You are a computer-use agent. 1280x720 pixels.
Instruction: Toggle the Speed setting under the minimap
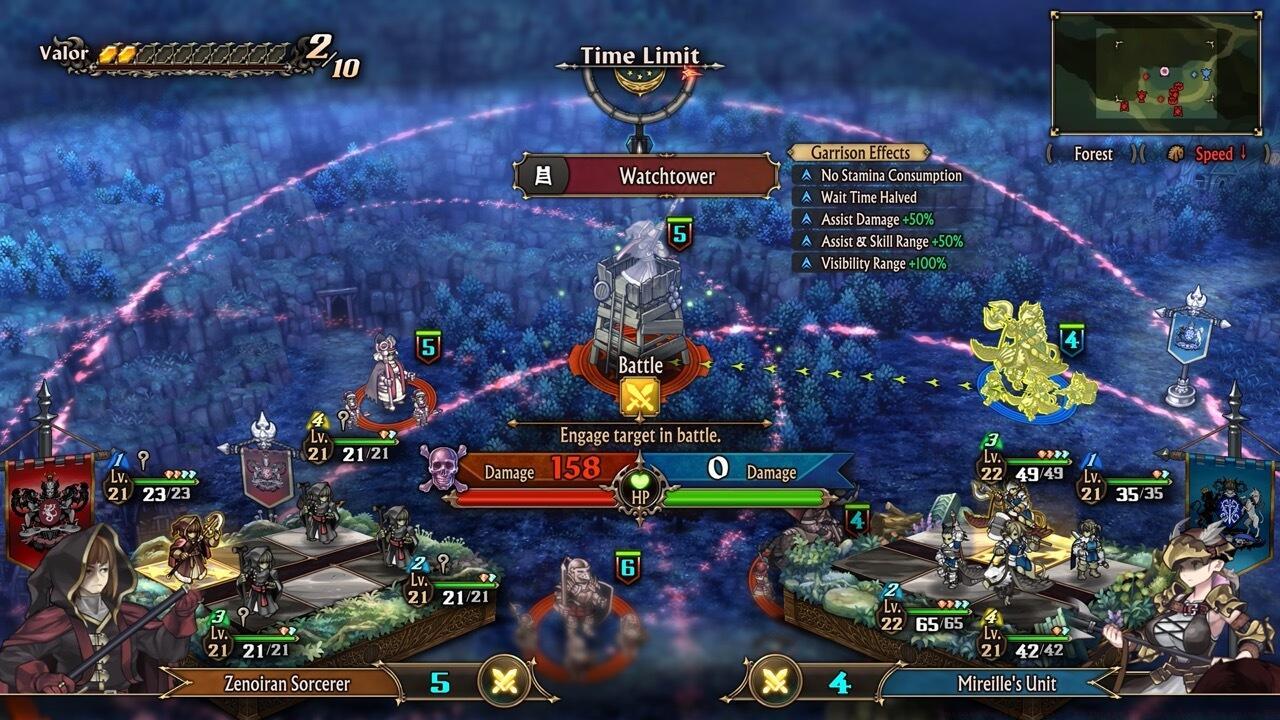click(1215, 155)
